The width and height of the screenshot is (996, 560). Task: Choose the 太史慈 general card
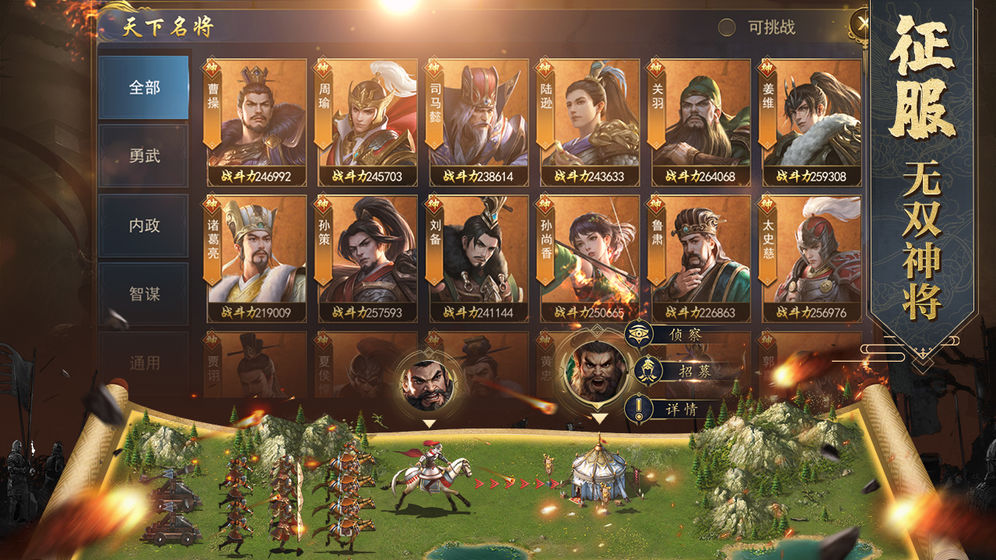(811, 258)
